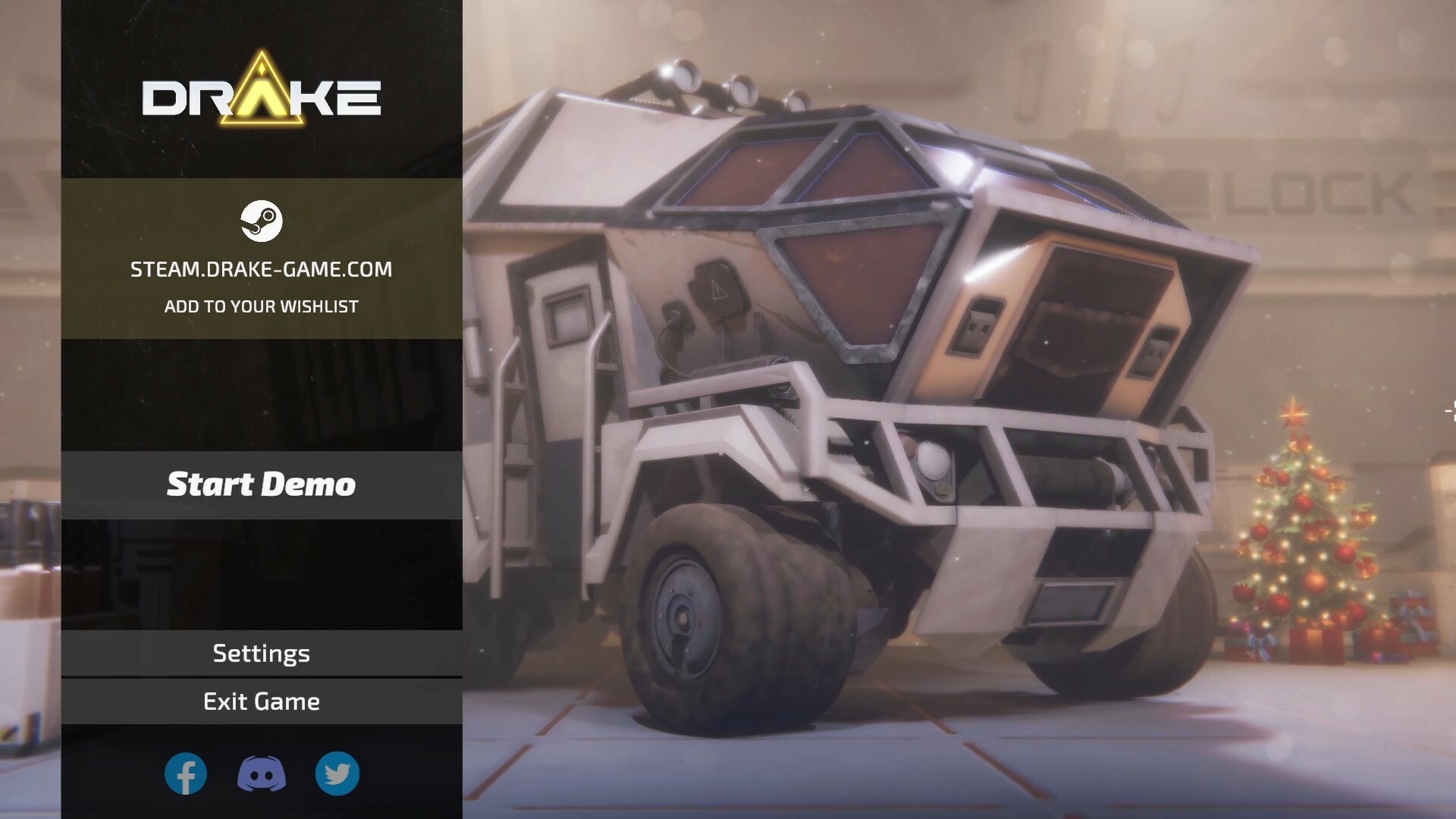Click ADD TO YOUR WISHLIST
The width and height of the screenshot is (1456, 819).
(x=261, y=306)
